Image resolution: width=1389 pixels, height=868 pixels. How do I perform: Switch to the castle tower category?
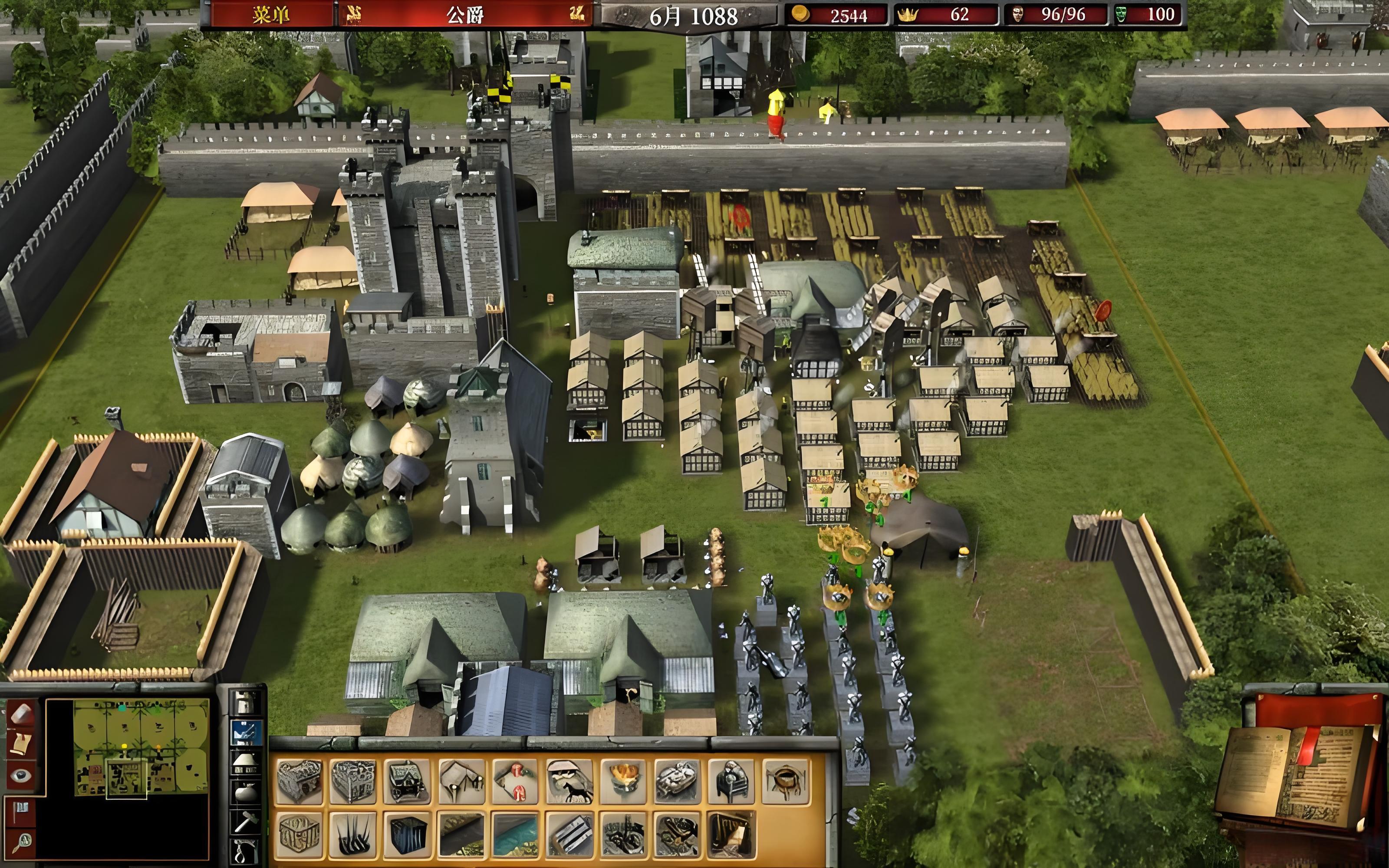pyautogui.click(x=246, y=702)
